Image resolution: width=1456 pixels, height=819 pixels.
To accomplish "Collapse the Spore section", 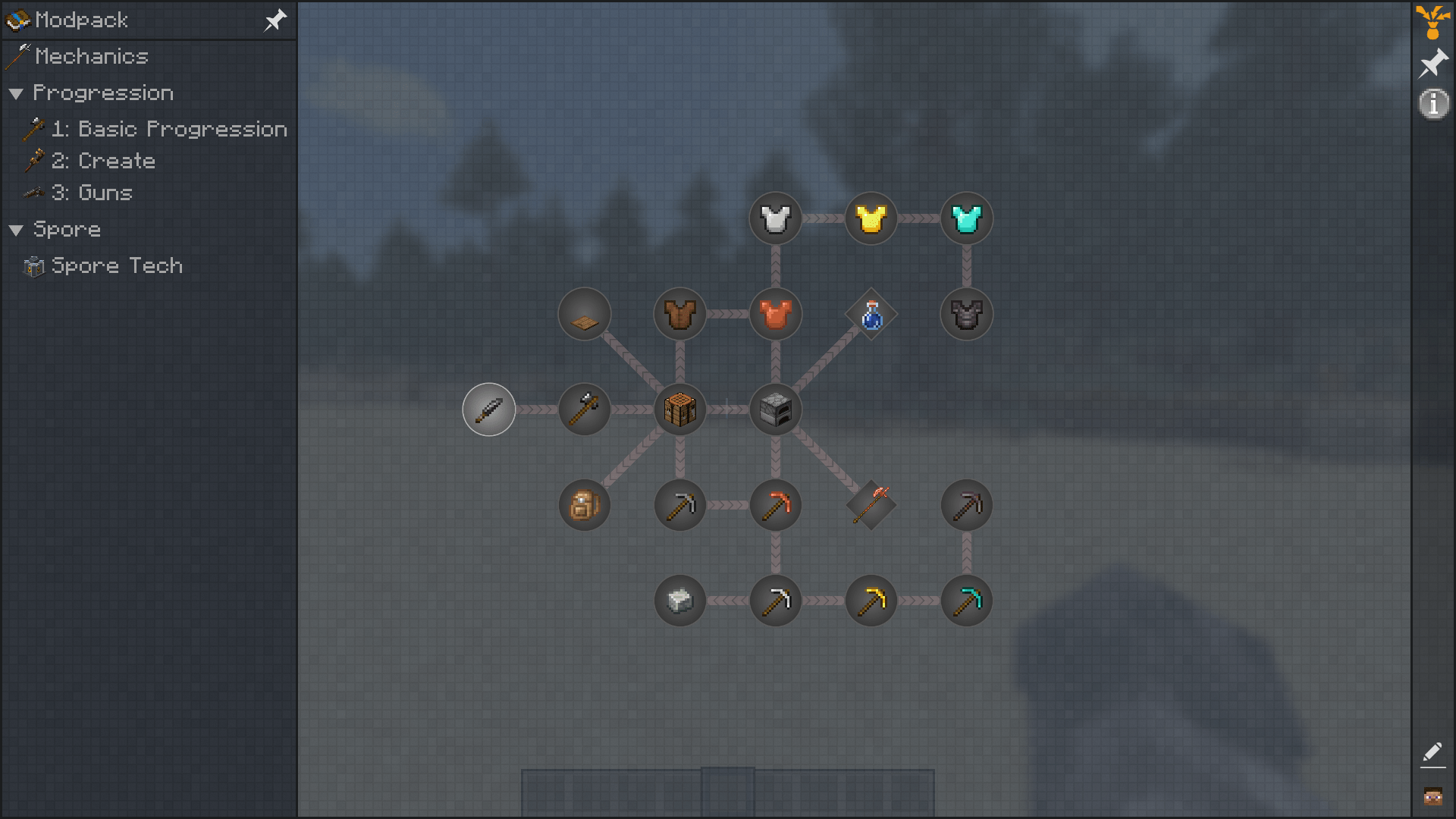I will pos(17,229).
